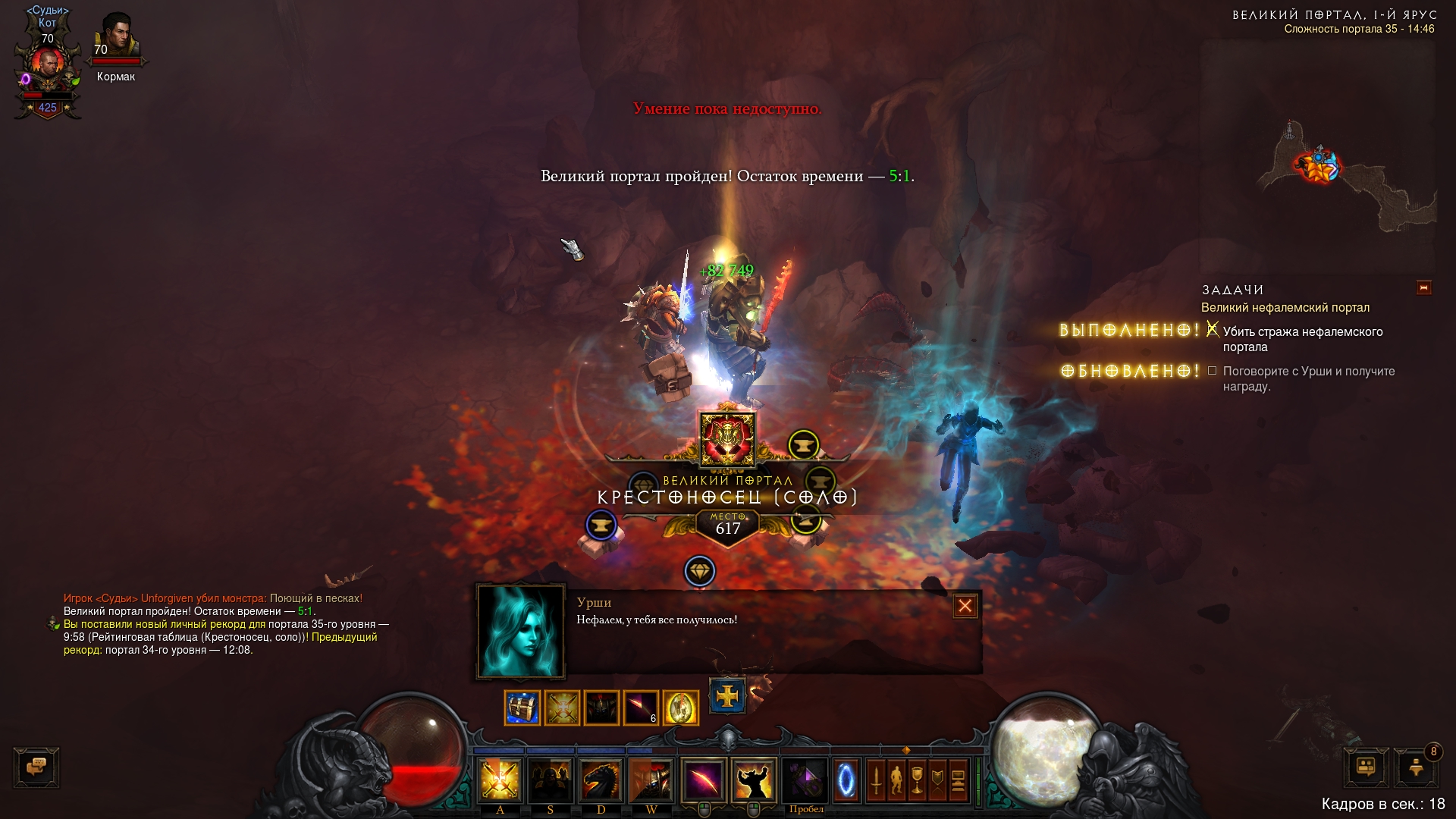Select the roaring silhouette right-mouse skill
Viewport: 1456px width, 819px height.
(754, 780)
